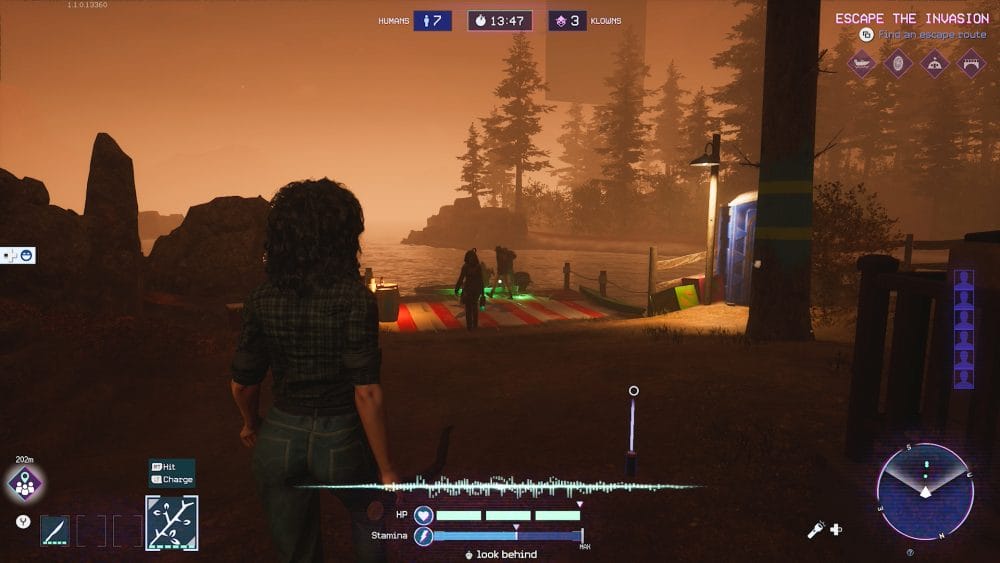Click the Escape the Invasion objective title

(x=912, y=18)
